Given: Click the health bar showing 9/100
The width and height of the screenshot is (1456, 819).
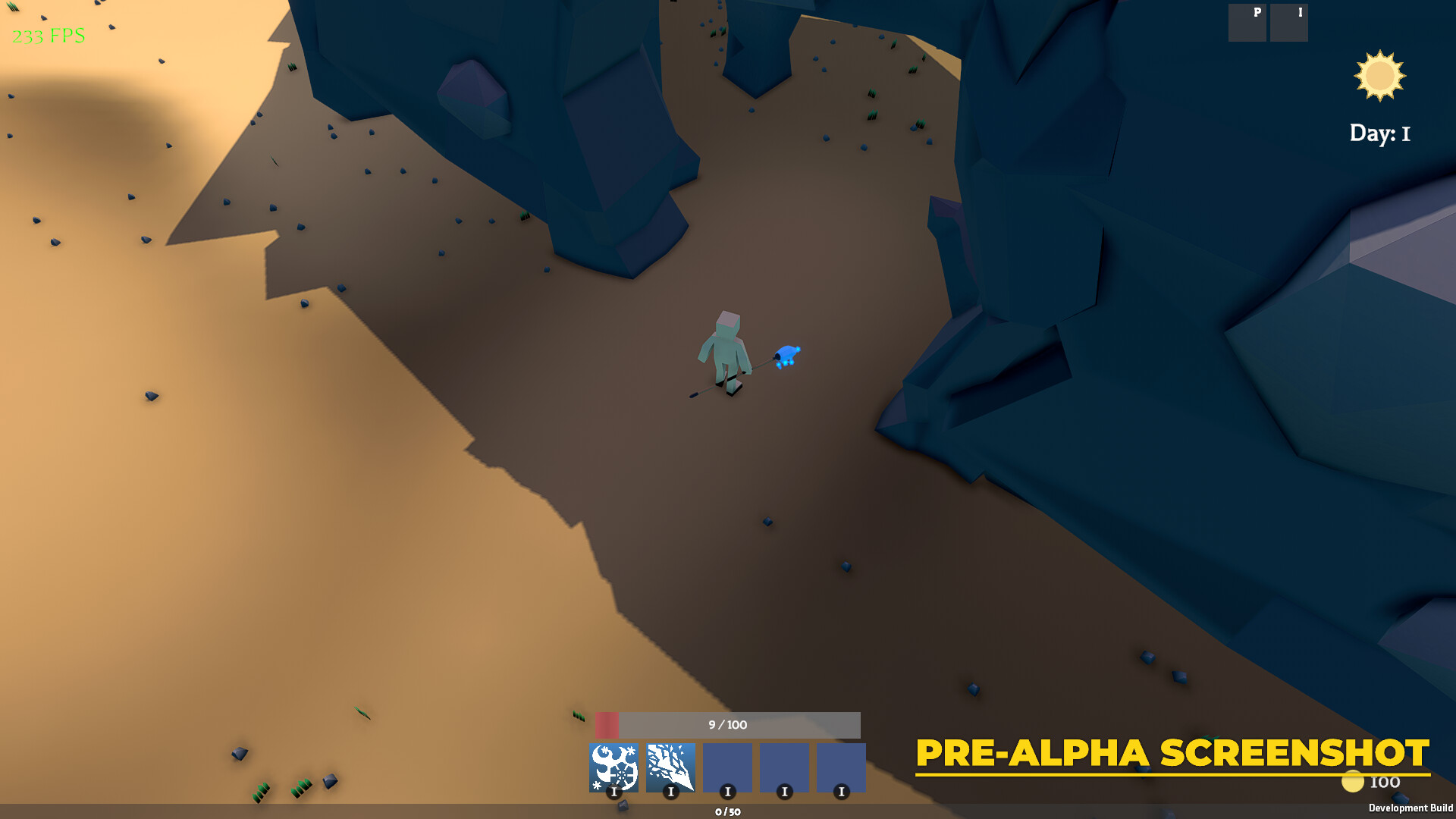Looking at the screenshot, I should click(726, 725).
